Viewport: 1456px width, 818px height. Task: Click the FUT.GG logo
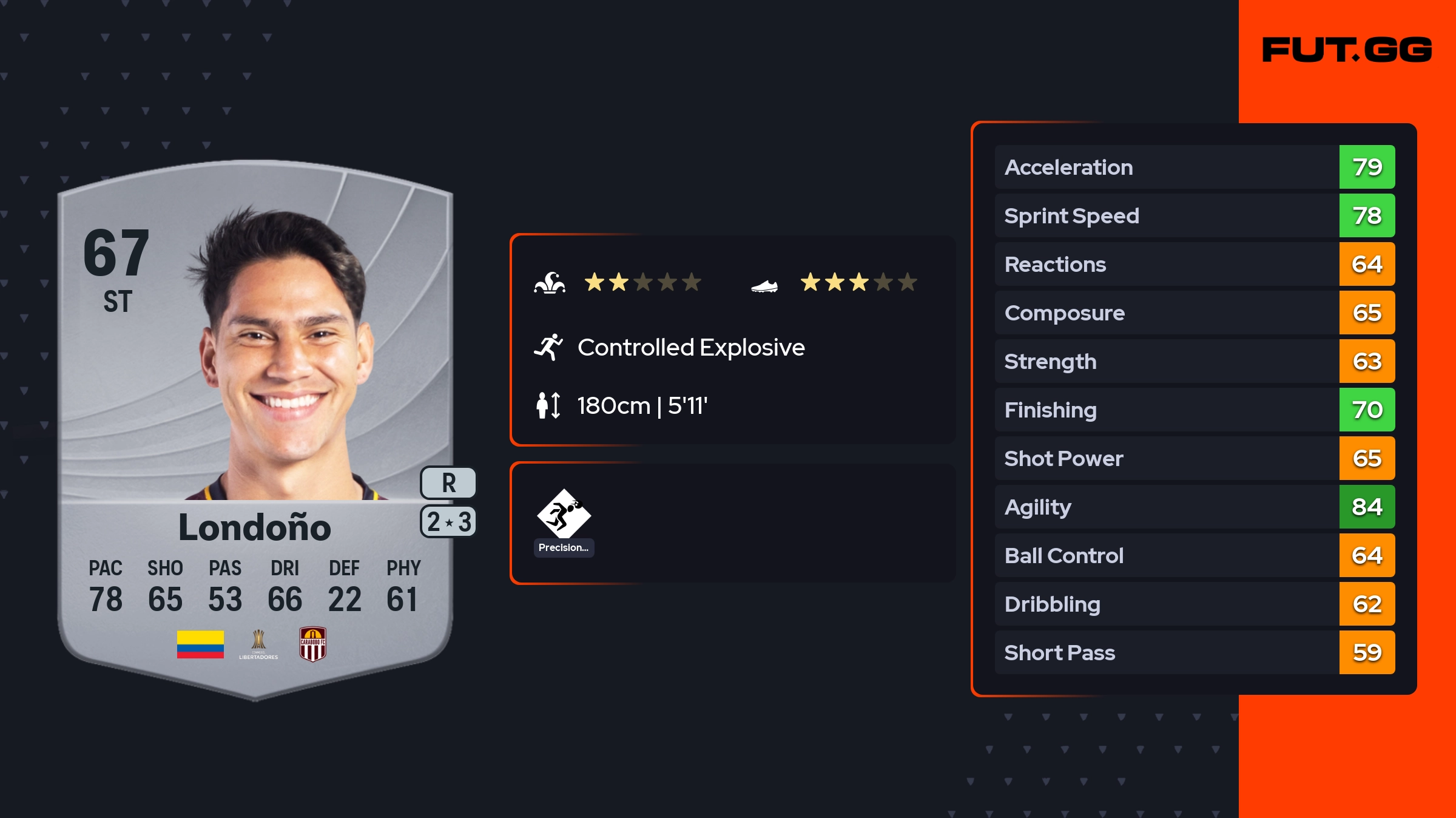point(1346,50)
